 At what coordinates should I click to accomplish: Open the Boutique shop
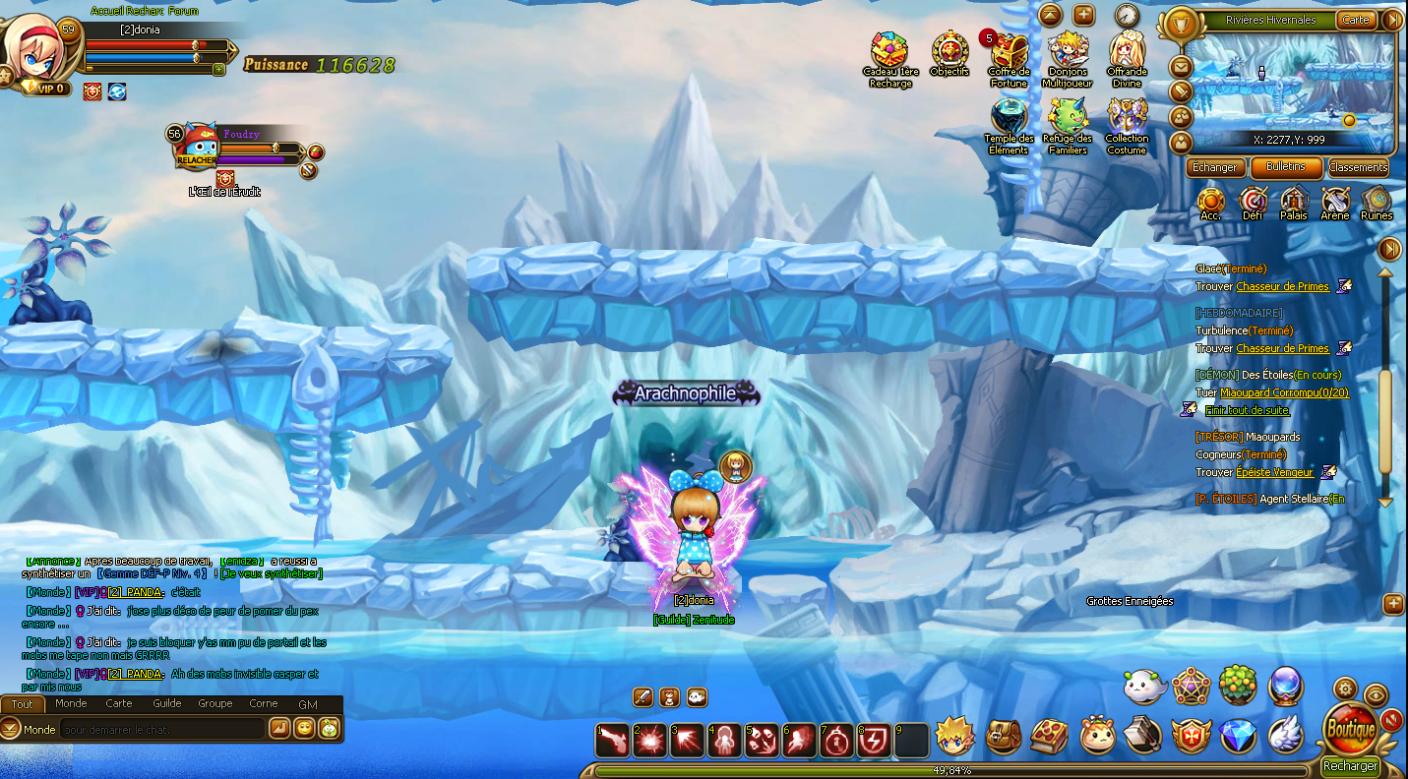(x=1350, y=729)
